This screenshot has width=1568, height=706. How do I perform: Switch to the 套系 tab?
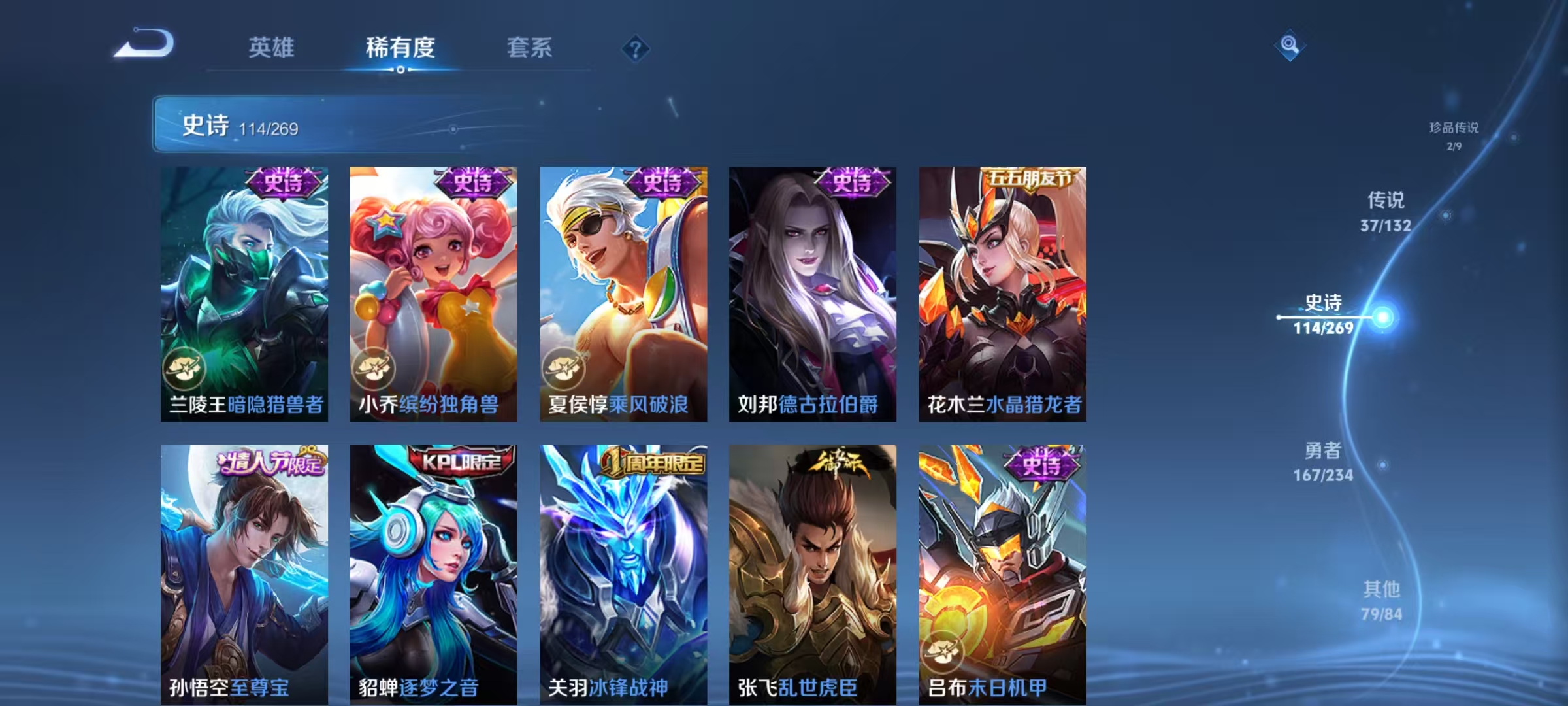click(x=530, y=47)
